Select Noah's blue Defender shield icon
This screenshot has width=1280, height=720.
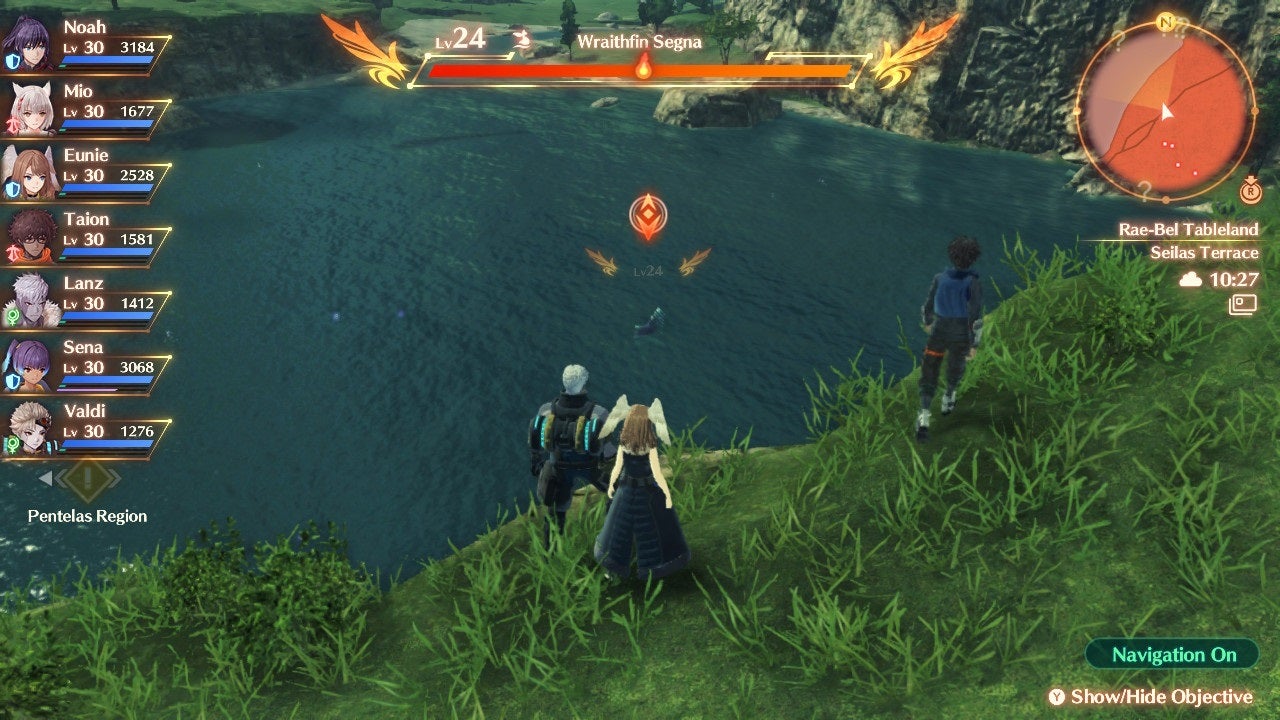(x=13, y=59)
